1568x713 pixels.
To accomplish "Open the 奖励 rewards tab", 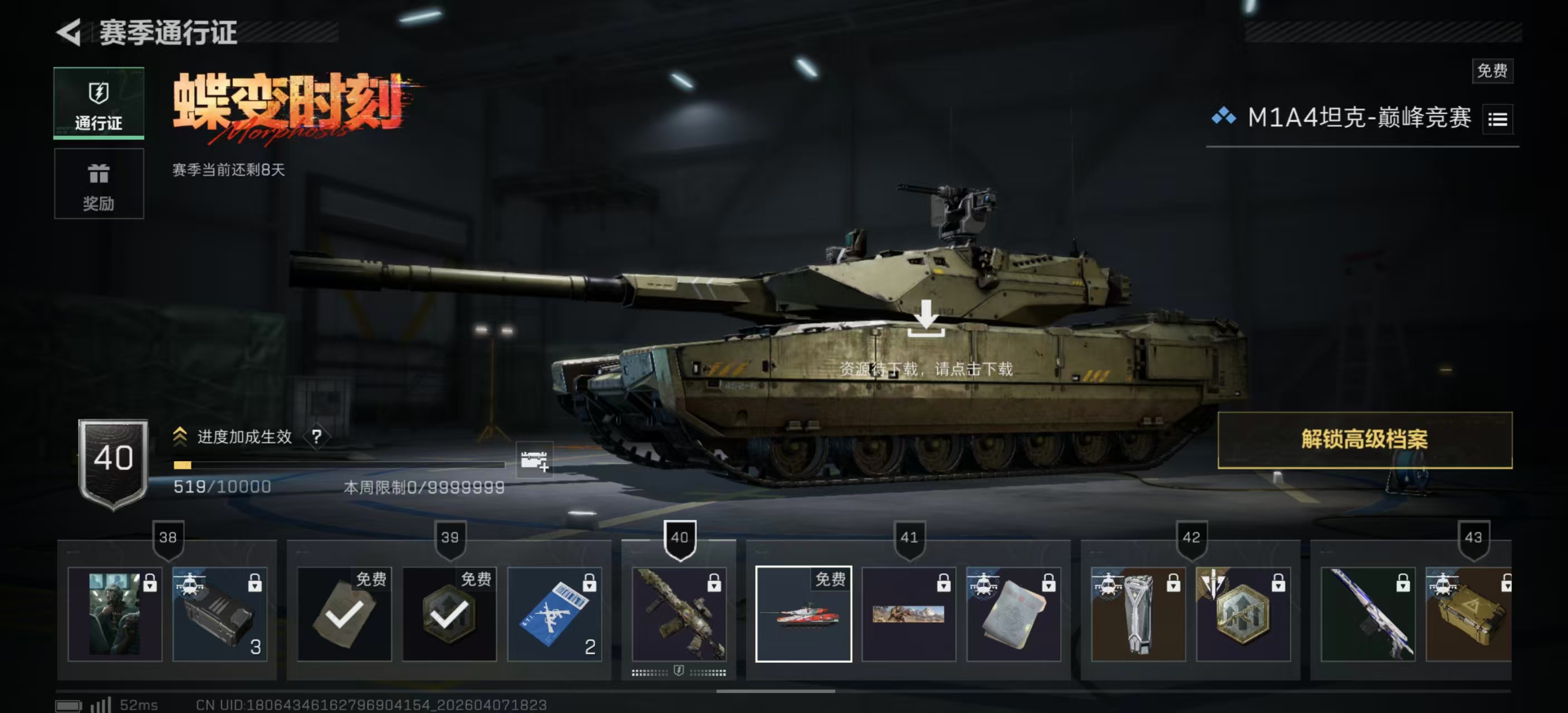I will click(99, 184).
